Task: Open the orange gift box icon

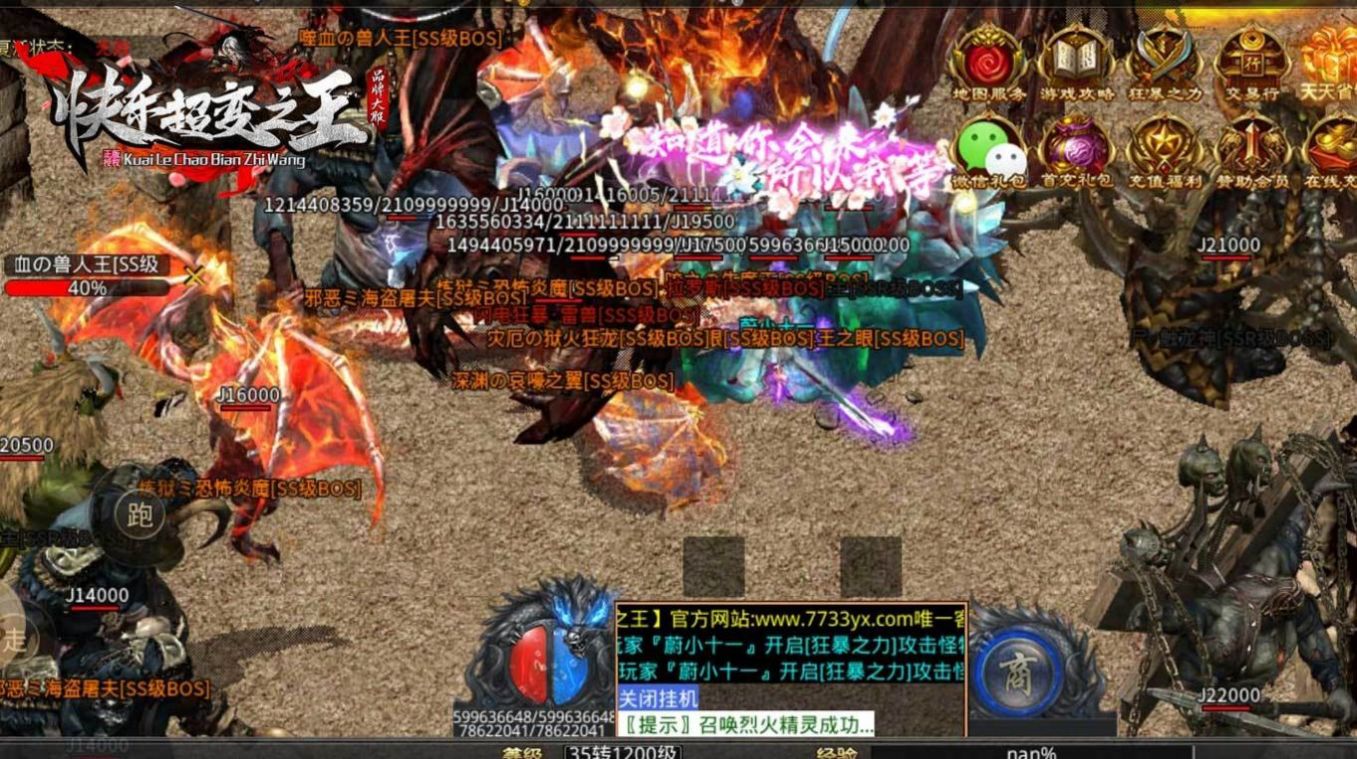Action: (x=1333, y=57)
